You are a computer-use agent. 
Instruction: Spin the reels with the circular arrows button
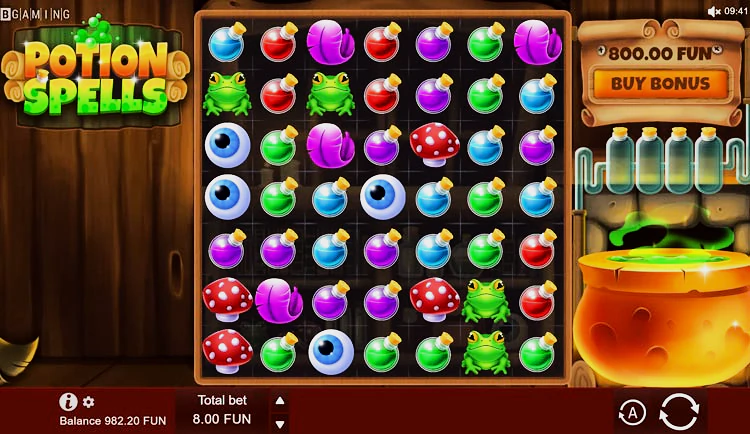point(678,411)
